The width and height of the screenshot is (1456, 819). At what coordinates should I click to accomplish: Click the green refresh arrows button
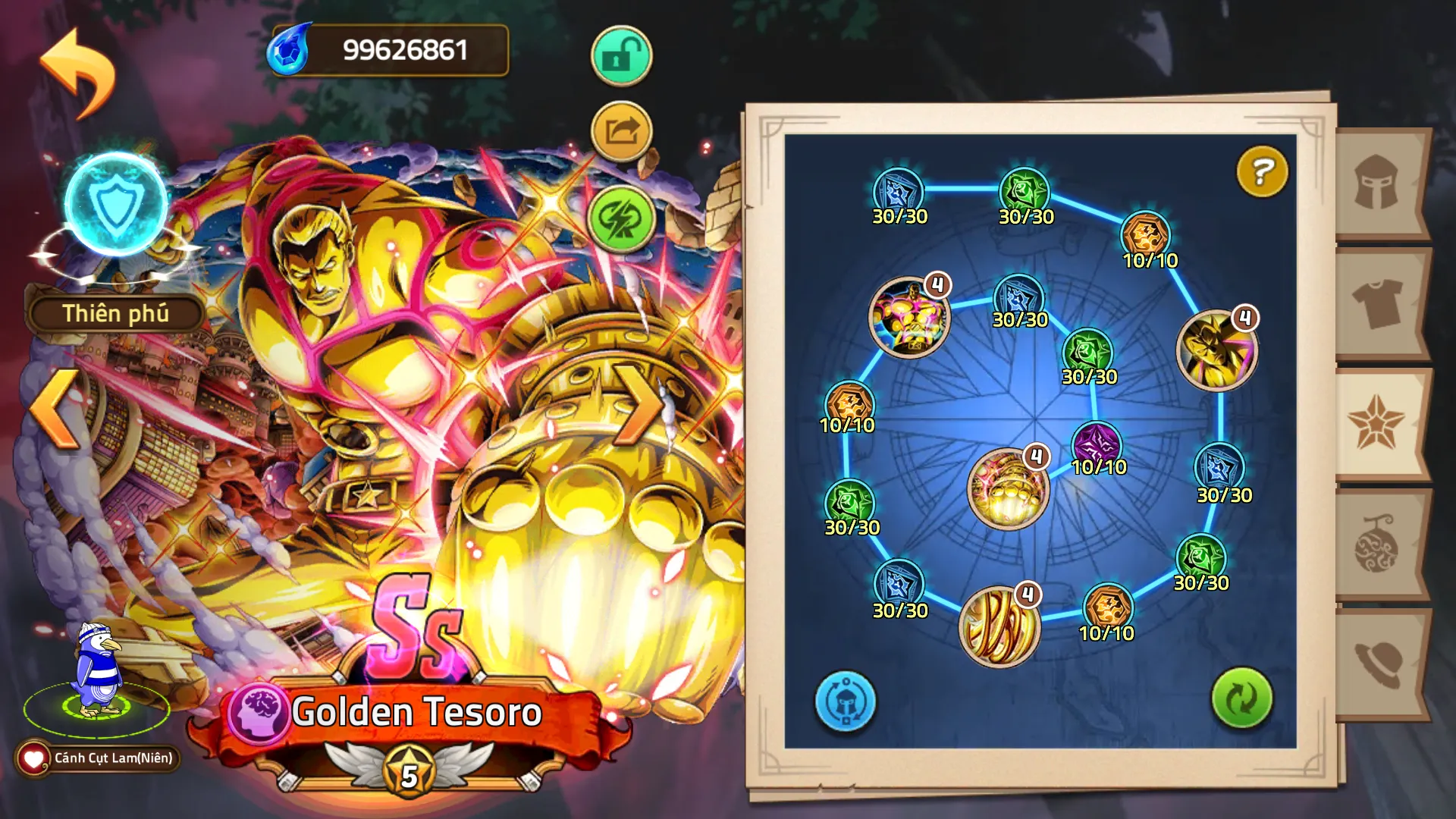1241,698
